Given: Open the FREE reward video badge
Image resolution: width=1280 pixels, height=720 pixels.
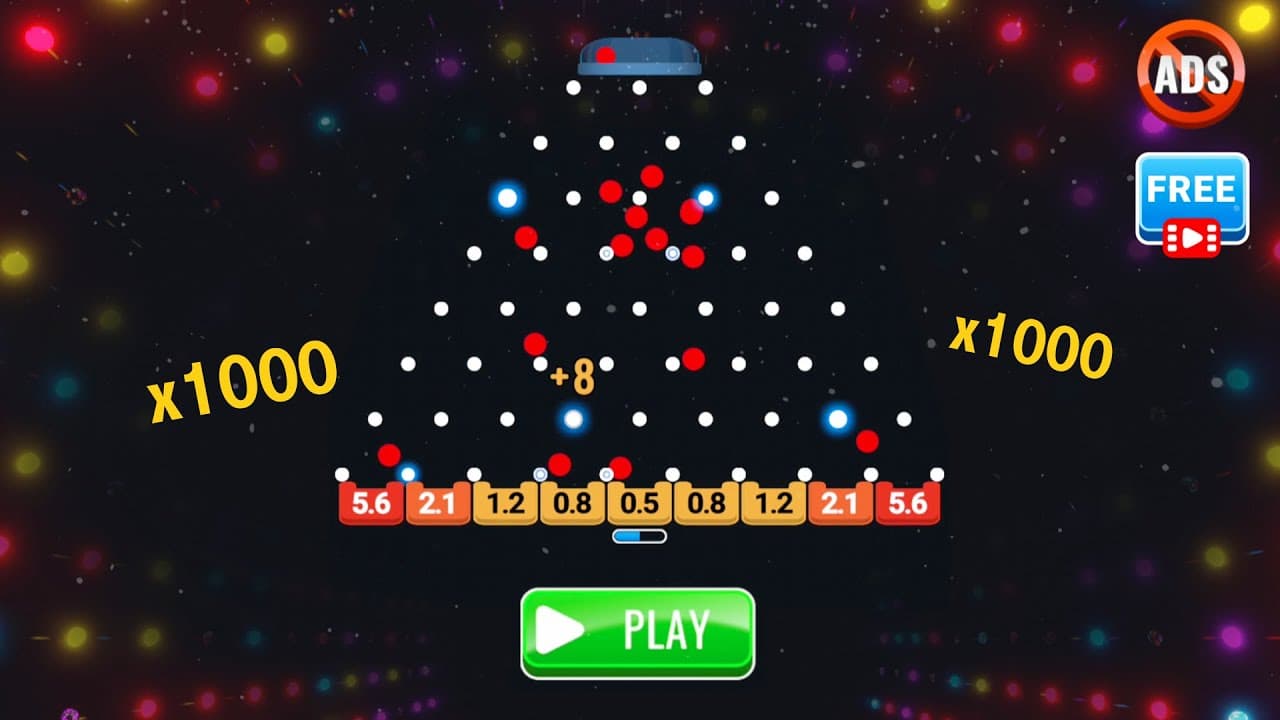Looking at the screenshot, I should point(1192,196).
